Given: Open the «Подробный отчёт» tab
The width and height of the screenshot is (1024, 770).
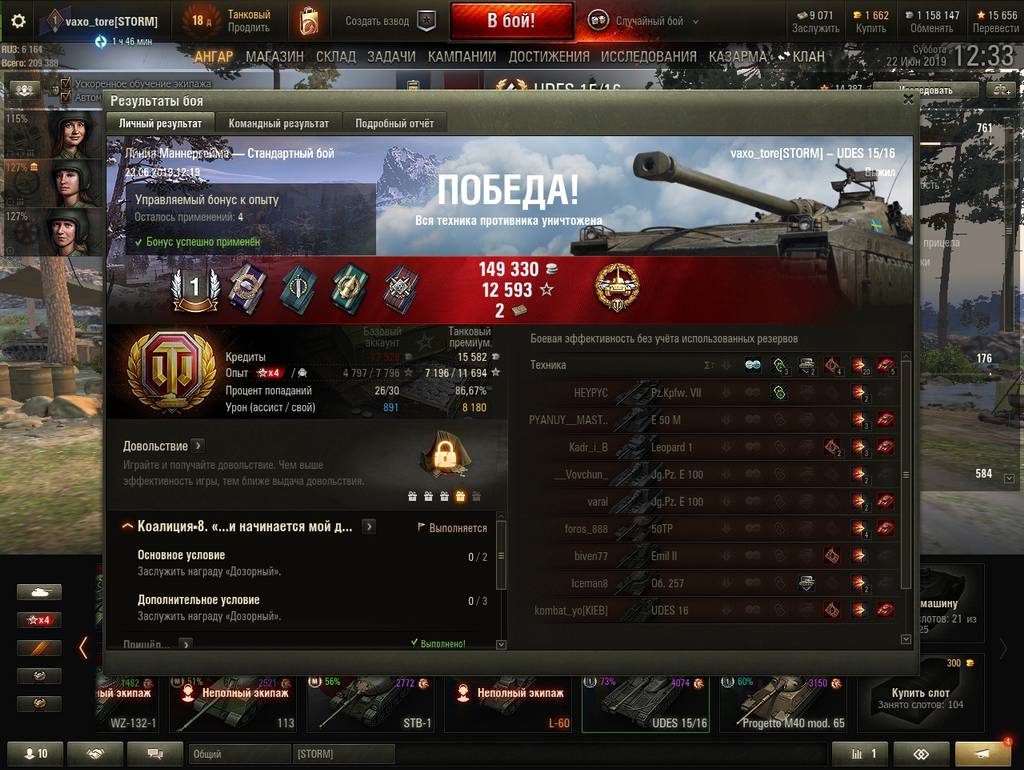Looking at the screenshot, I should [x=394, y=123].
